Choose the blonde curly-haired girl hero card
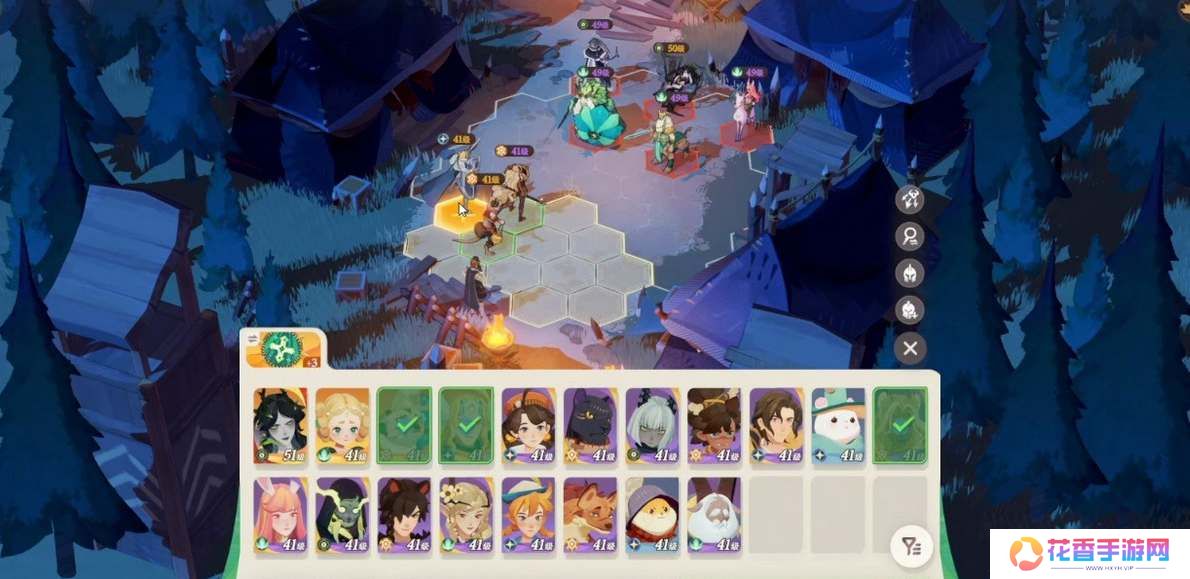This screenshot has width=1190, height=579. coord(342,426)
